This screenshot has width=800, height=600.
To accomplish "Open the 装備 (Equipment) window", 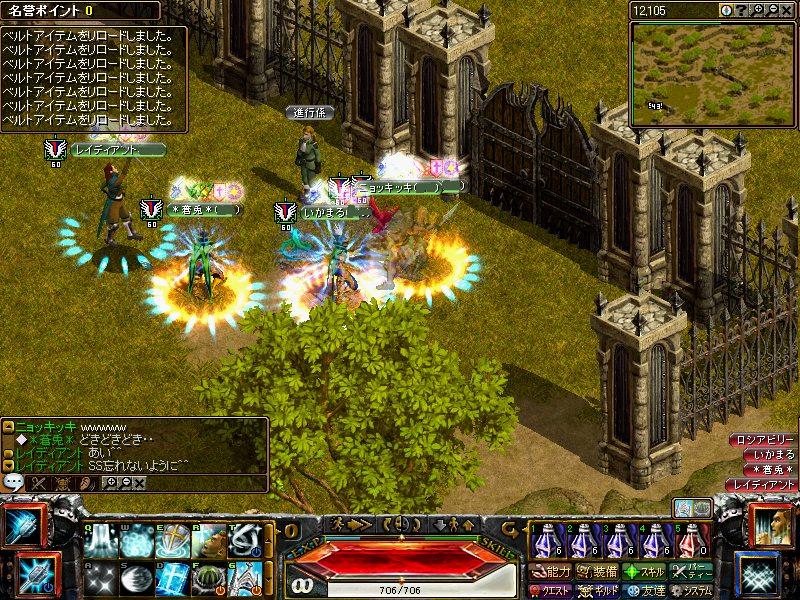I will point(596,573).
